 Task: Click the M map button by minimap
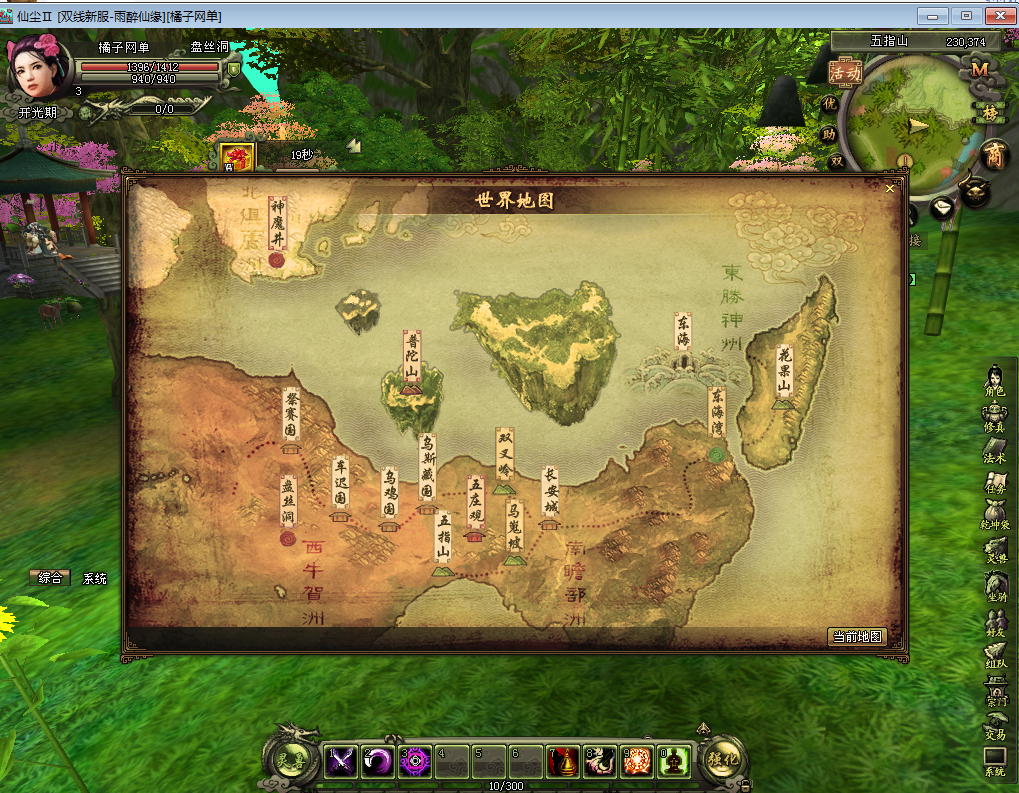coord(979,69)
